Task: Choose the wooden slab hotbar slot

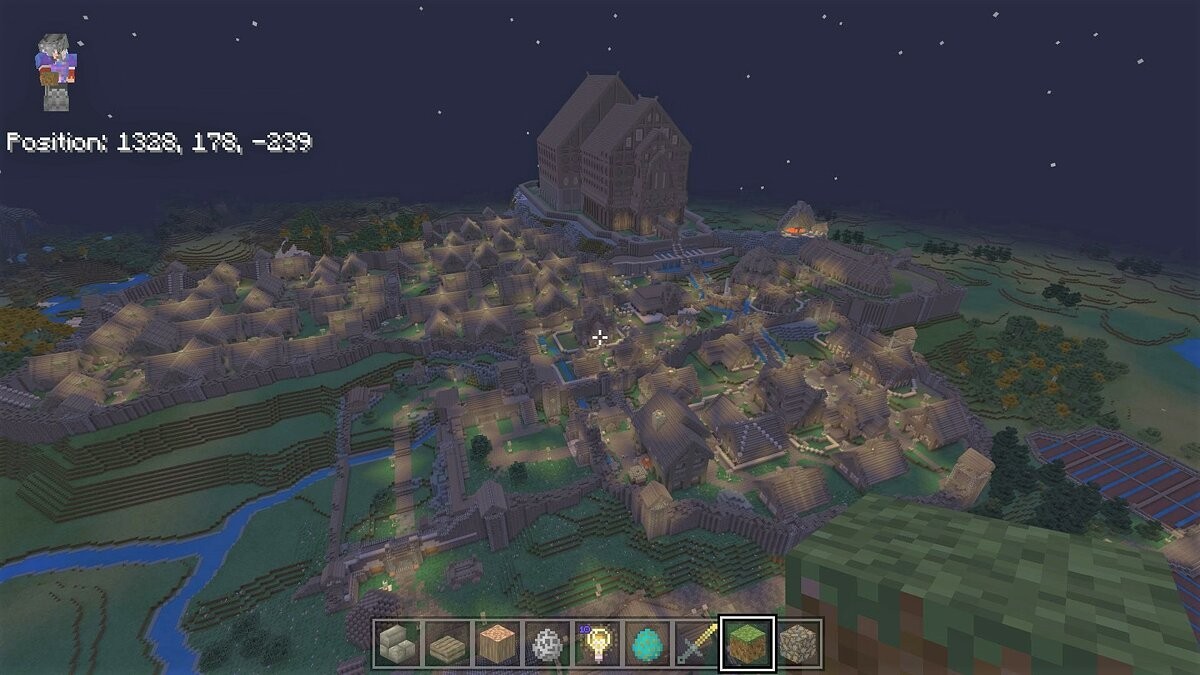Action: click(447, 643)
